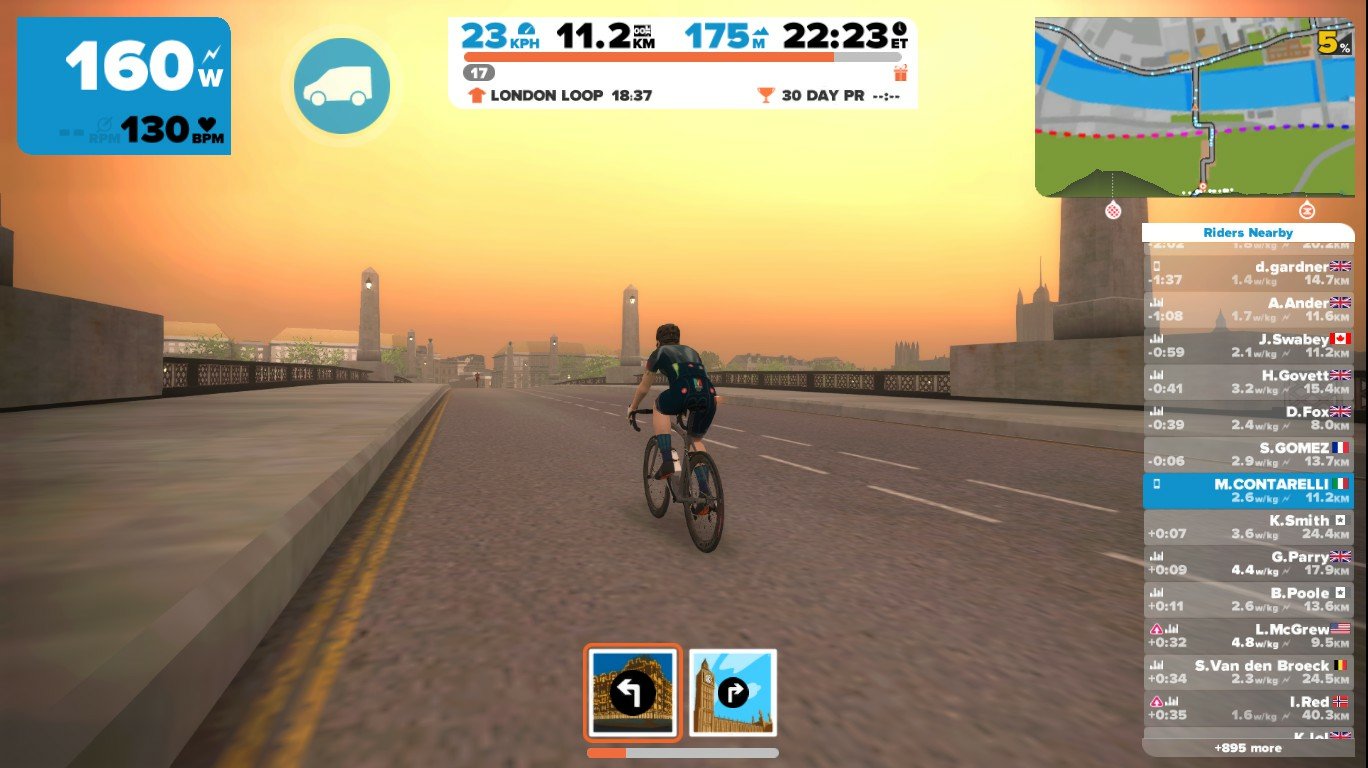View rider J.Swabey's row

pyautogui.click(x=1247, y=346)
